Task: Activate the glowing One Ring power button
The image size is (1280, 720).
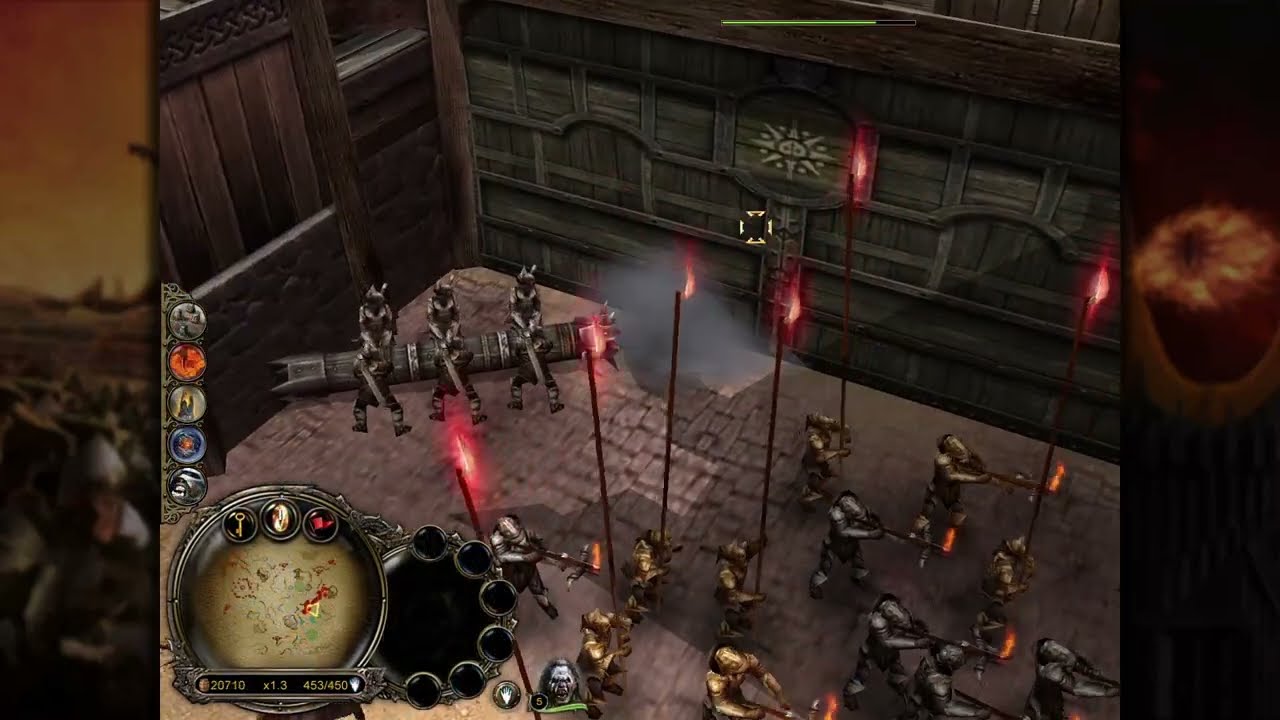Action: pos(280,517)
